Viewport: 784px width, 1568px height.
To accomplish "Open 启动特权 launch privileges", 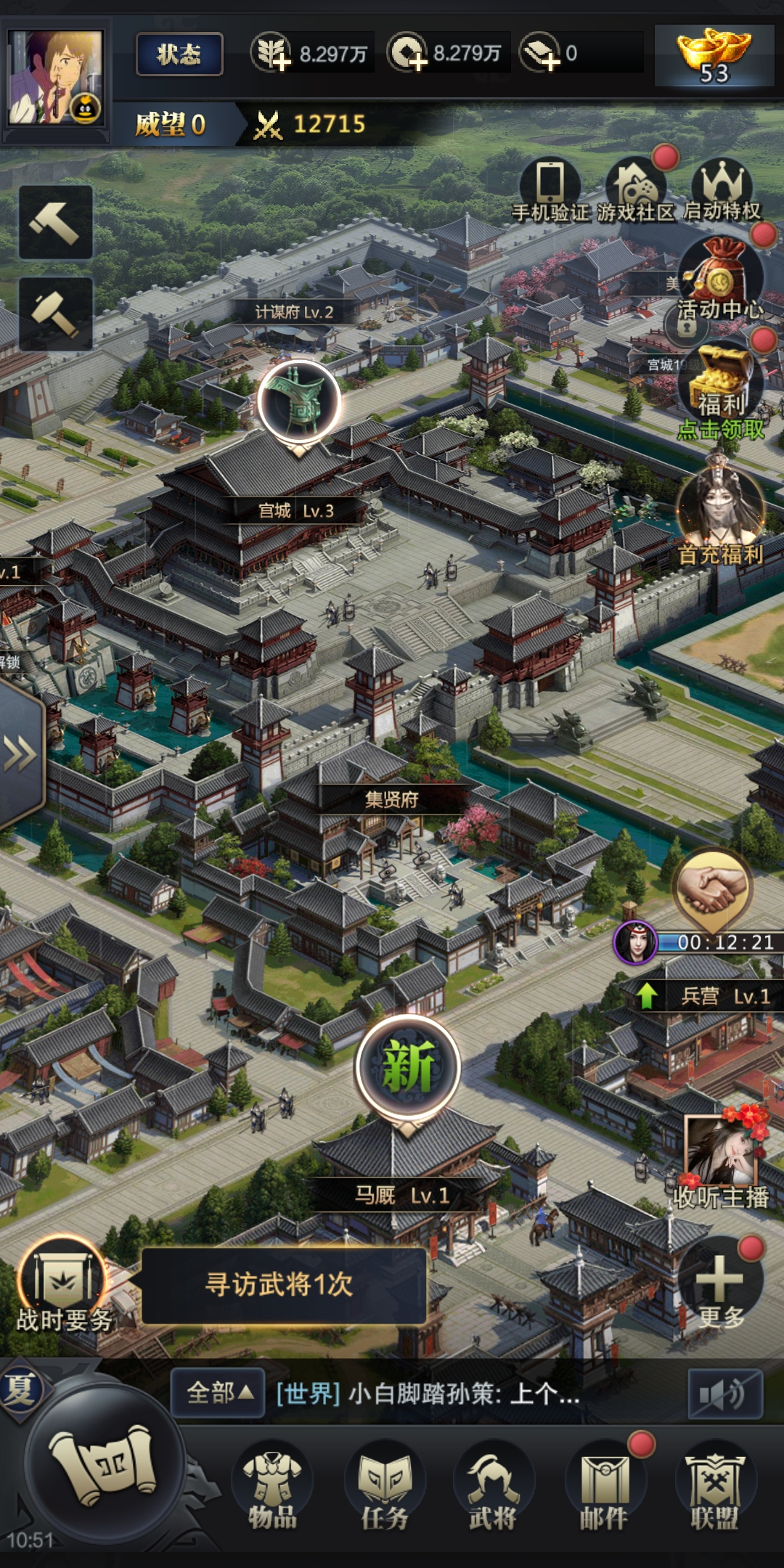I will pos(722,188).
